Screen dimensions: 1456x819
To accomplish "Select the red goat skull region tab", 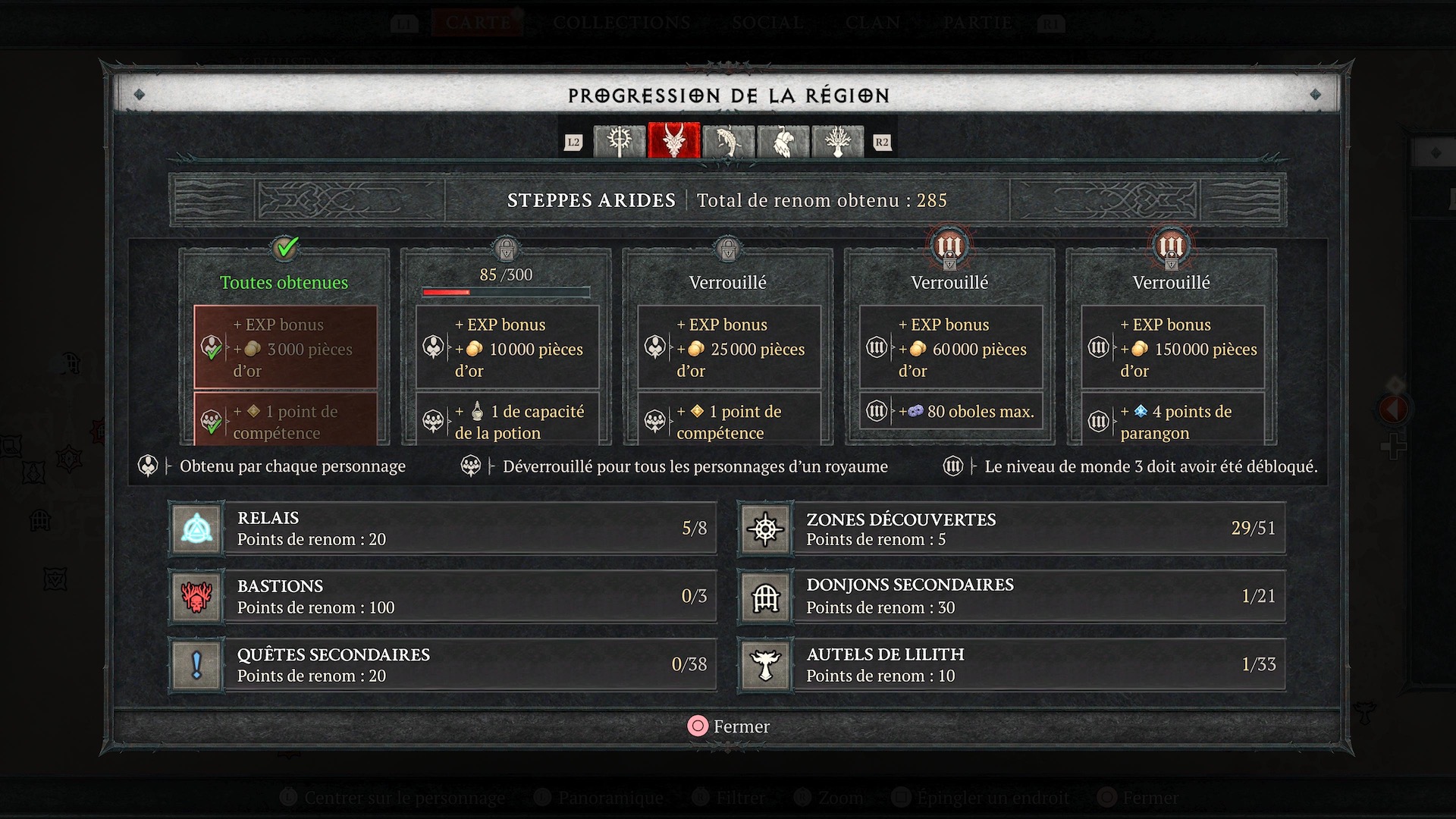I will tap(674, 142).
